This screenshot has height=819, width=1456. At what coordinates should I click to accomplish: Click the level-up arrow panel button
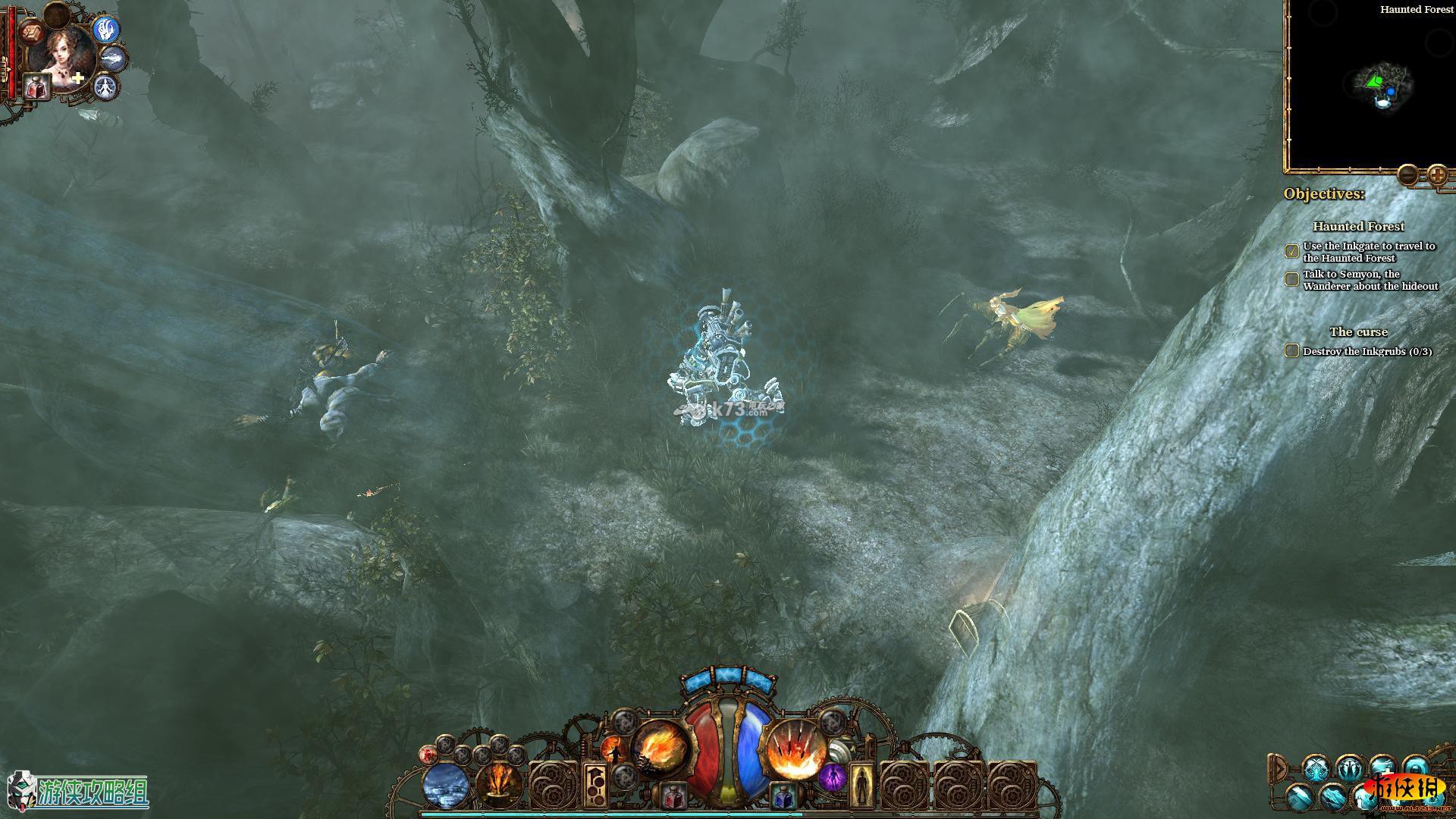click(x=596, y=785)
